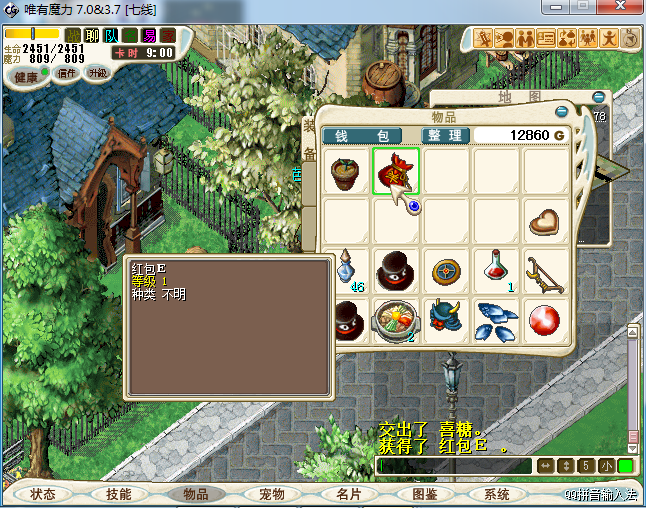The width and height of the screenshot is (646, 508).
Task: Select the red envelope item slot
Action: pos(396,171)
